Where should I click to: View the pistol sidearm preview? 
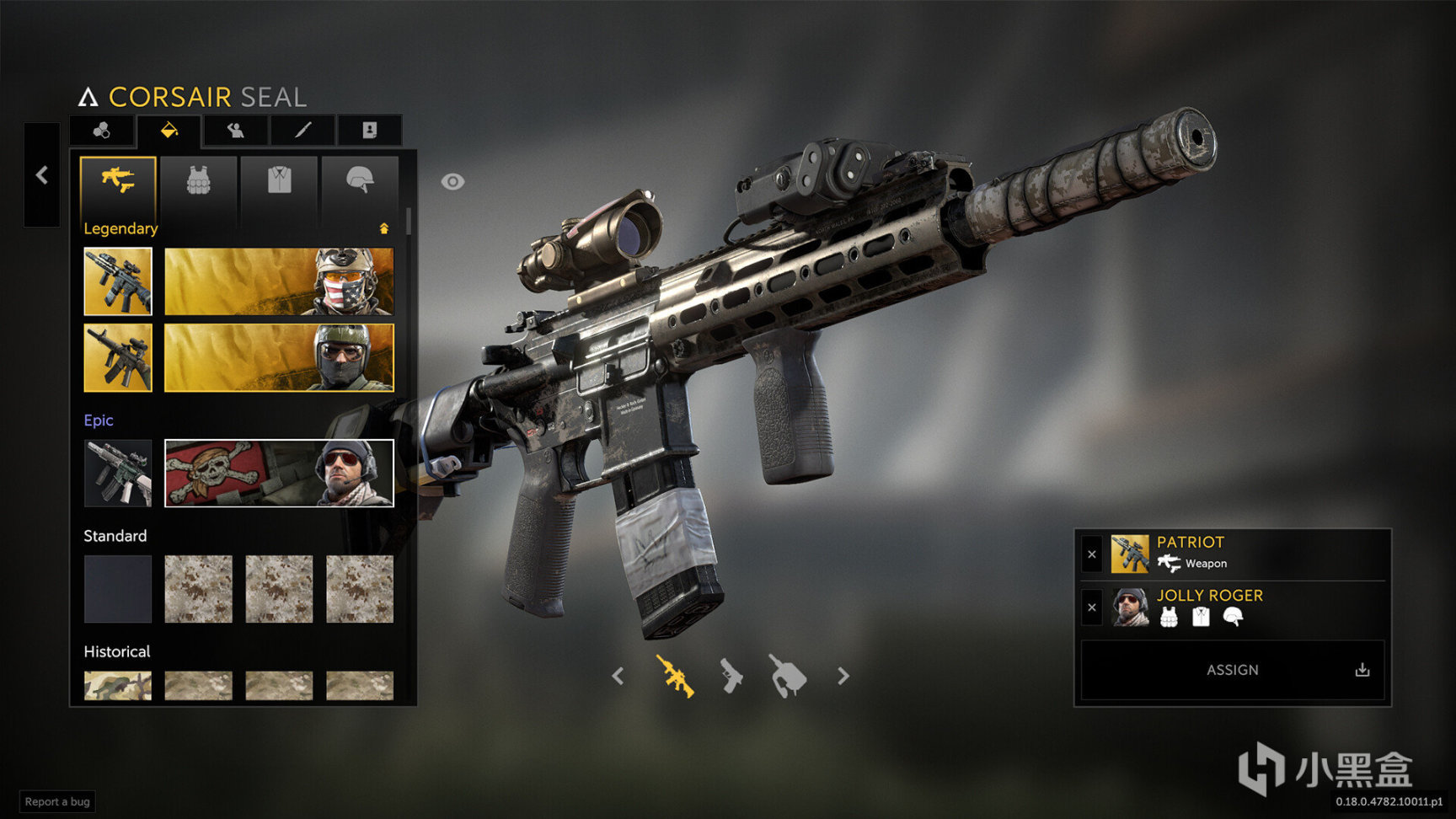point(731,676)
